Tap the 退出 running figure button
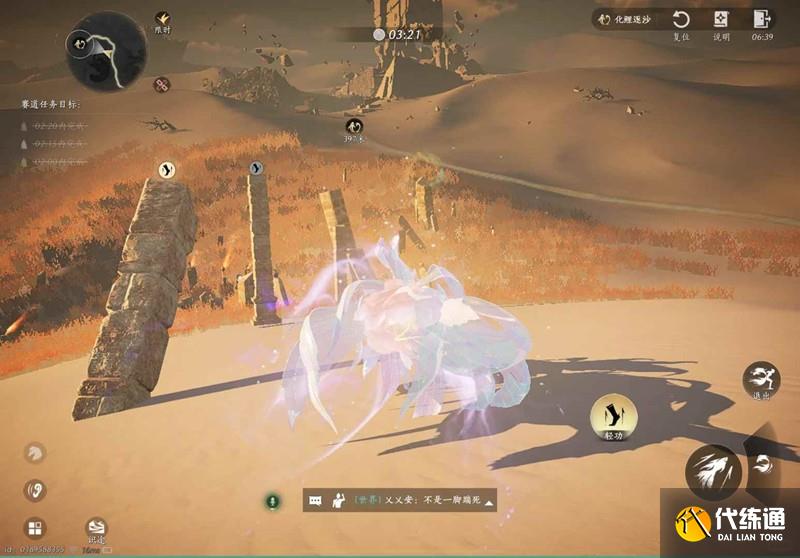Viewport: 800px width, 558px height. pos(762,381)
